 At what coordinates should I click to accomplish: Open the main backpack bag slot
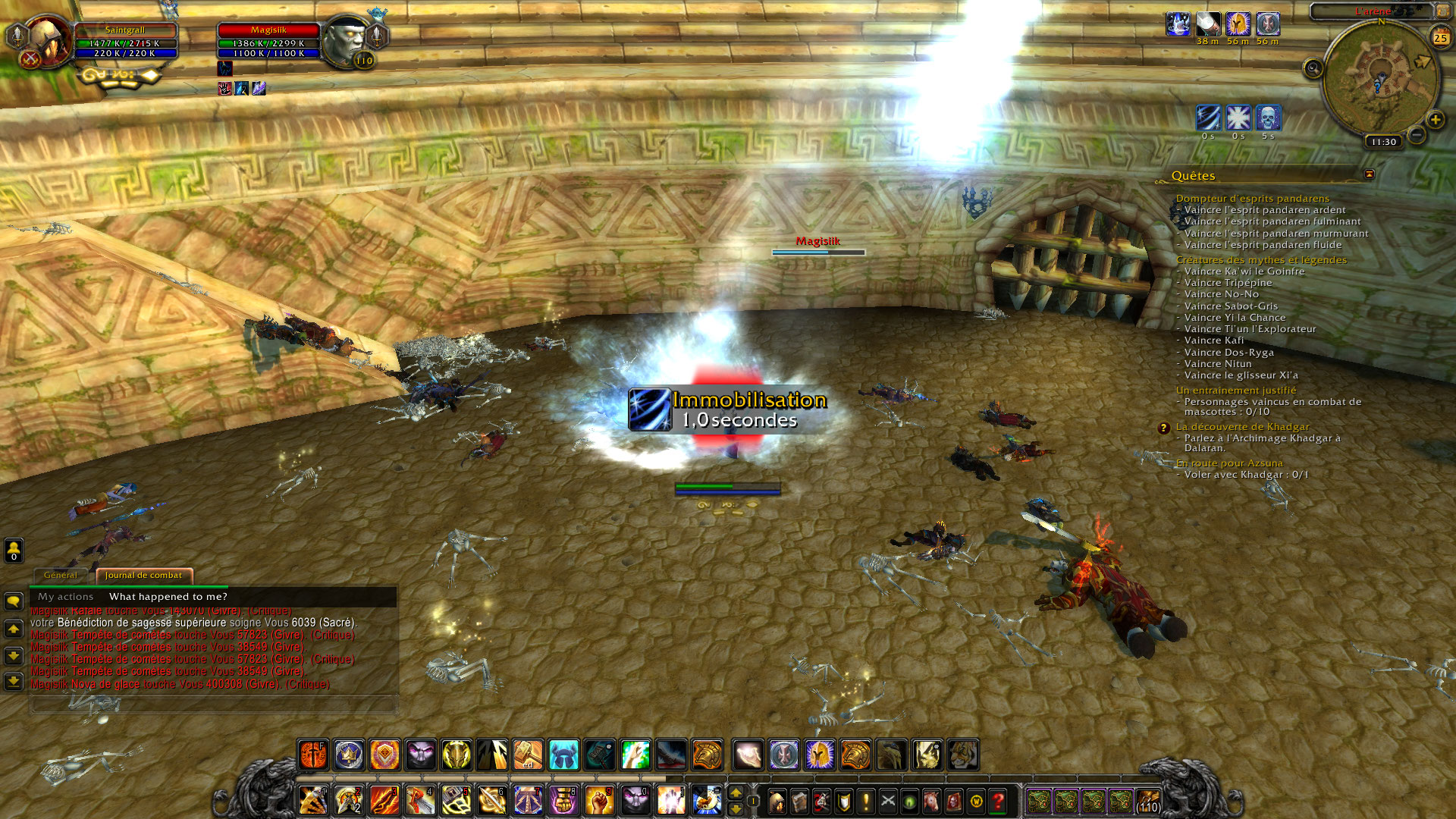point(1147,801)
